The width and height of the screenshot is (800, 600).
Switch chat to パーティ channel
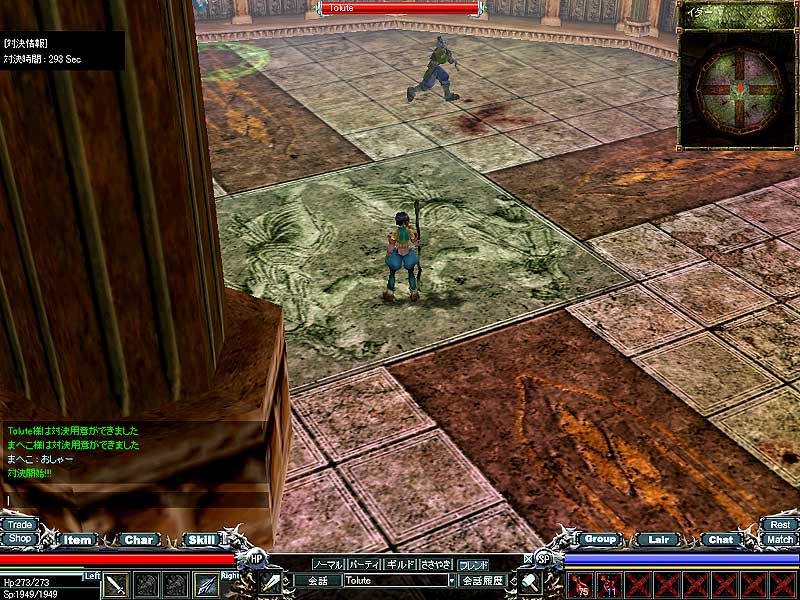(x=364, y=564)
